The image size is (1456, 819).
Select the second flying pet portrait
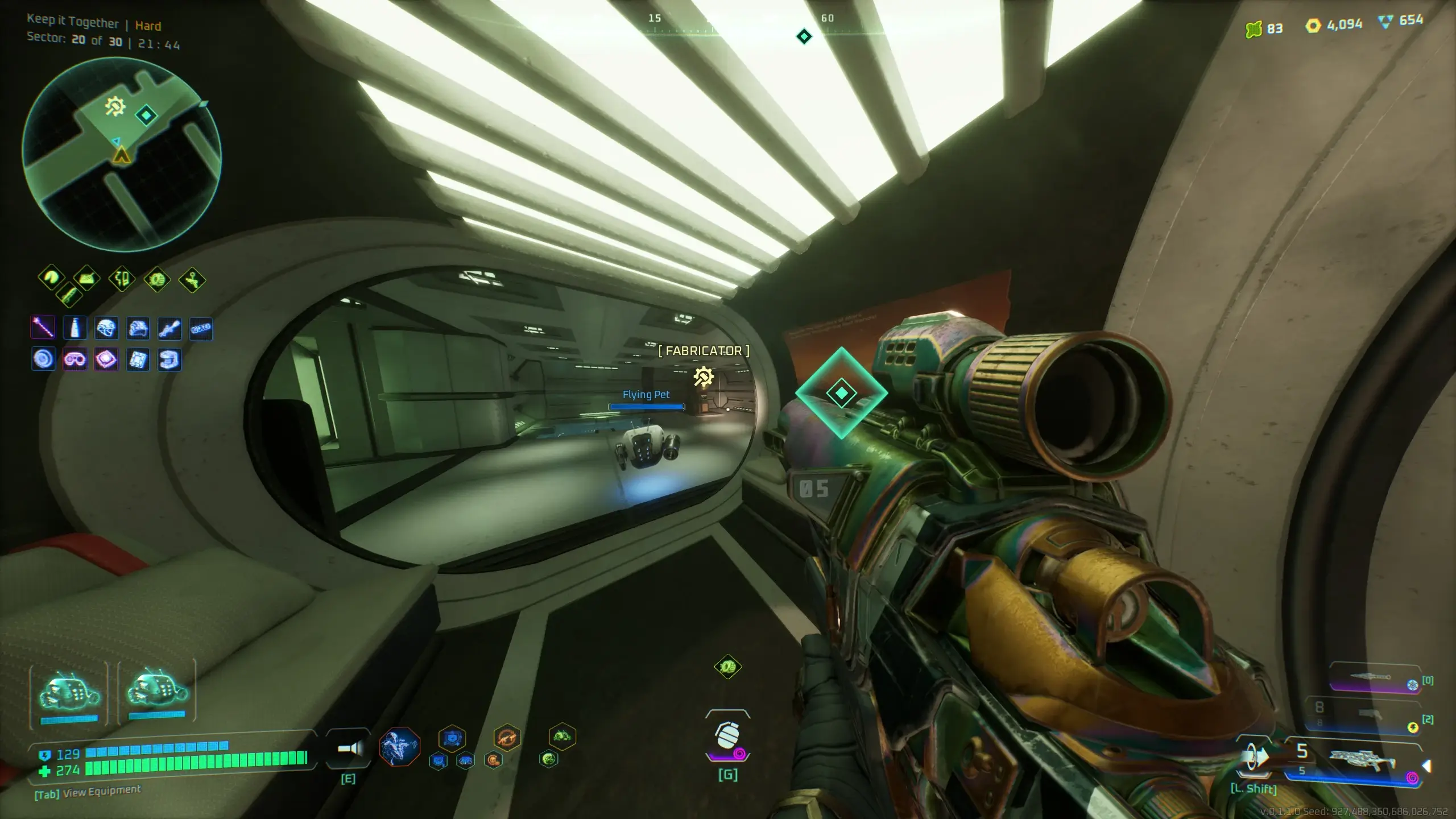click(x=157, y=695)
